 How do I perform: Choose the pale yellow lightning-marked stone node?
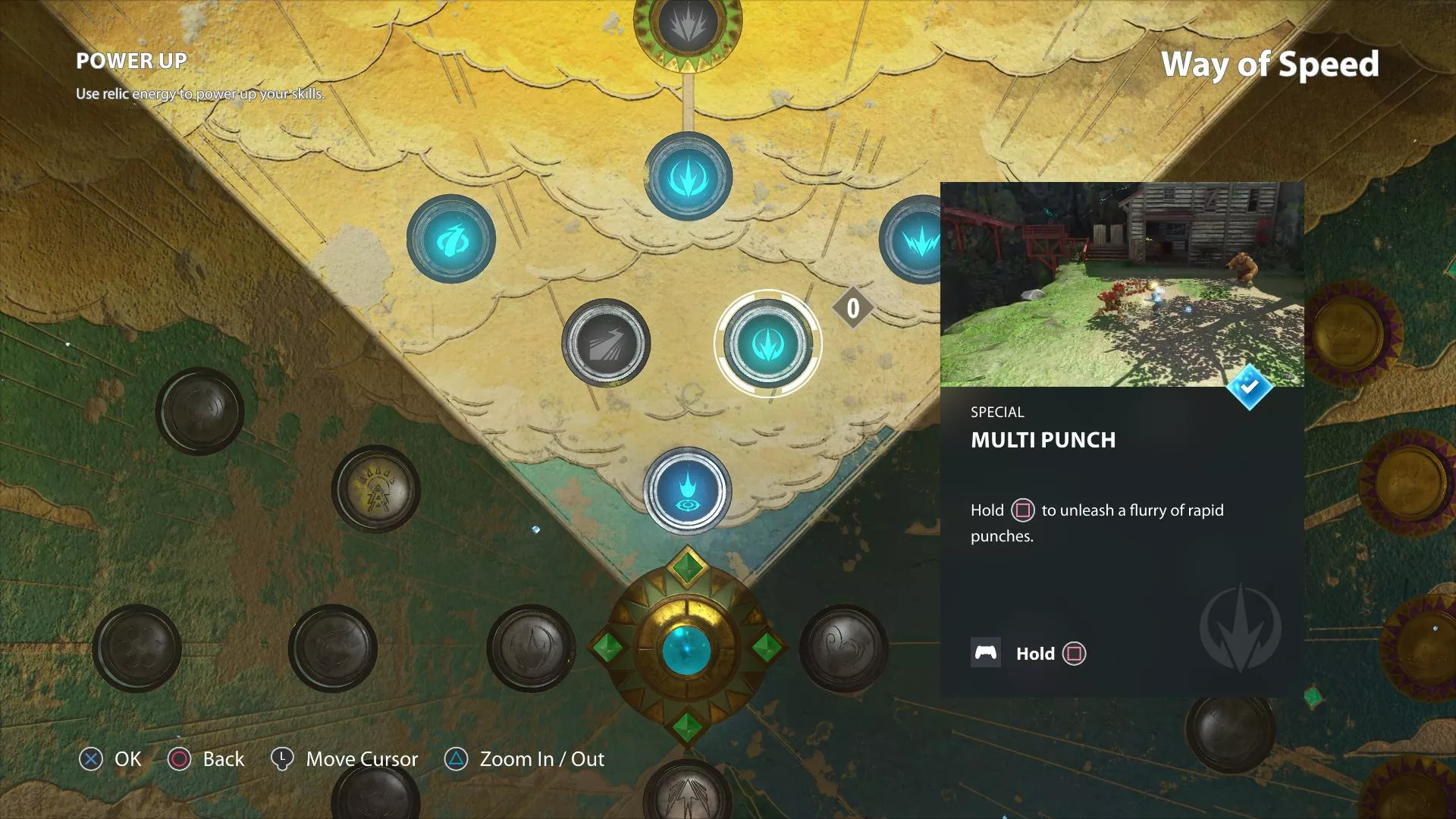click(x=375, y=489)
